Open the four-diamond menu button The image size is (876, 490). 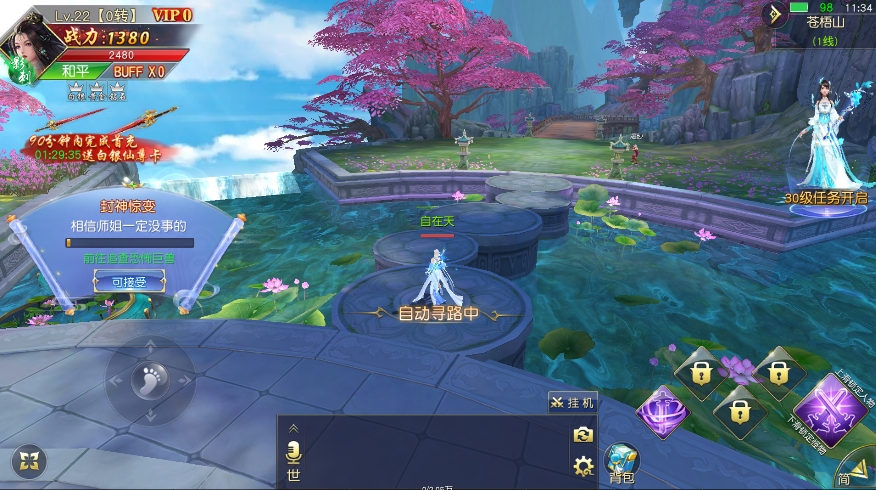tap(29, 461)
